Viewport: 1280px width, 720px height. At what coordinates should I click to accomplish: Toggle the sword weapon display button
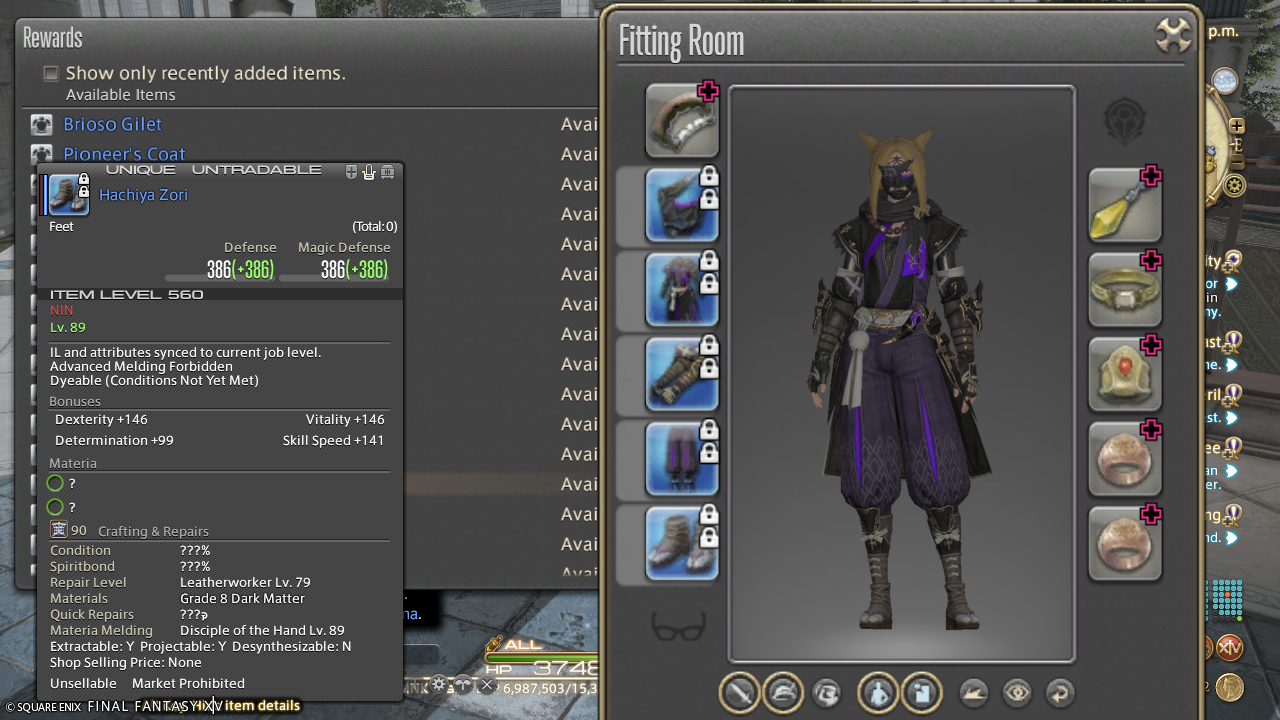(740, 692)
